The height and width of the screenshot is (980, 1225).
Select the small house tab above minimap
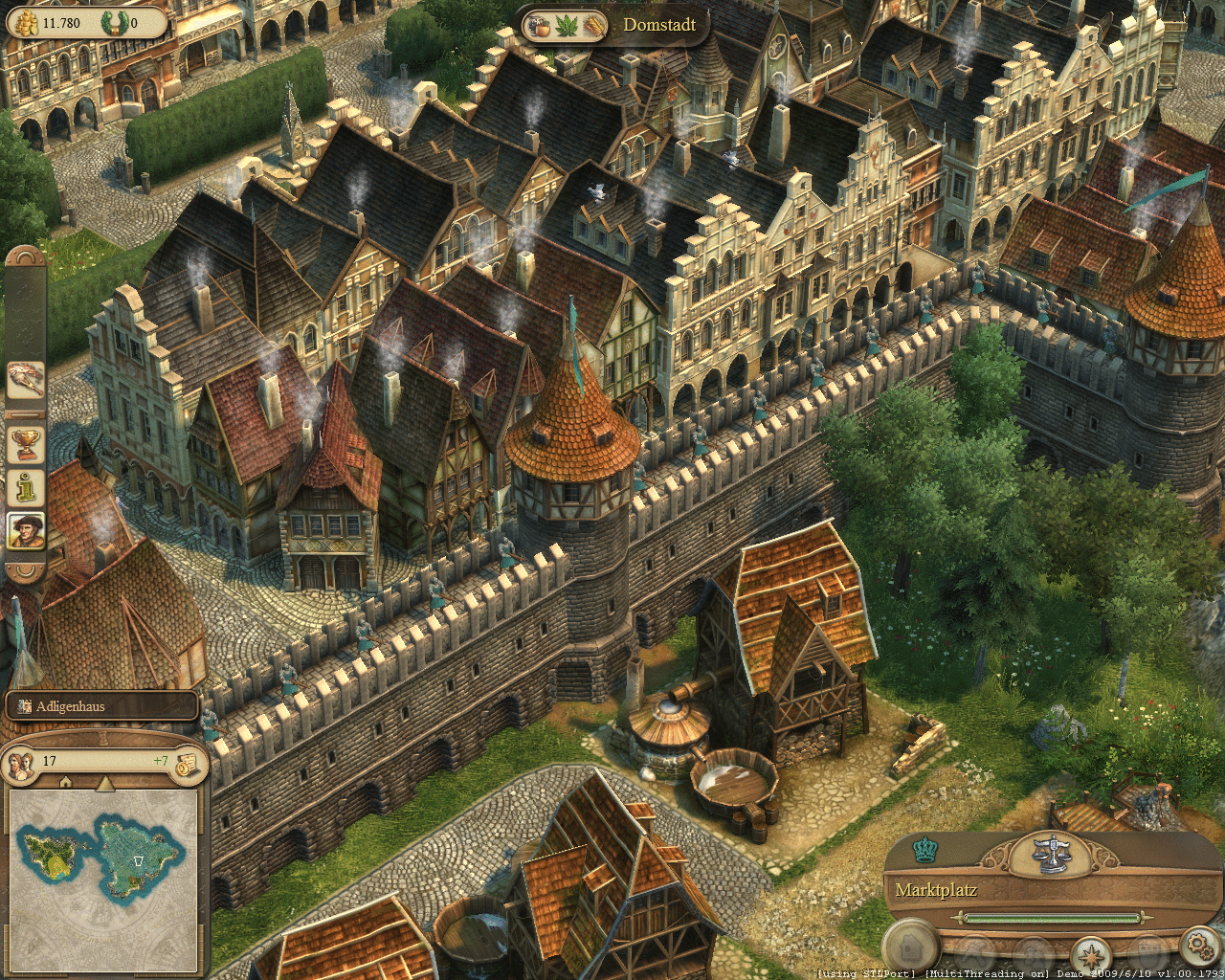point(66,782)
